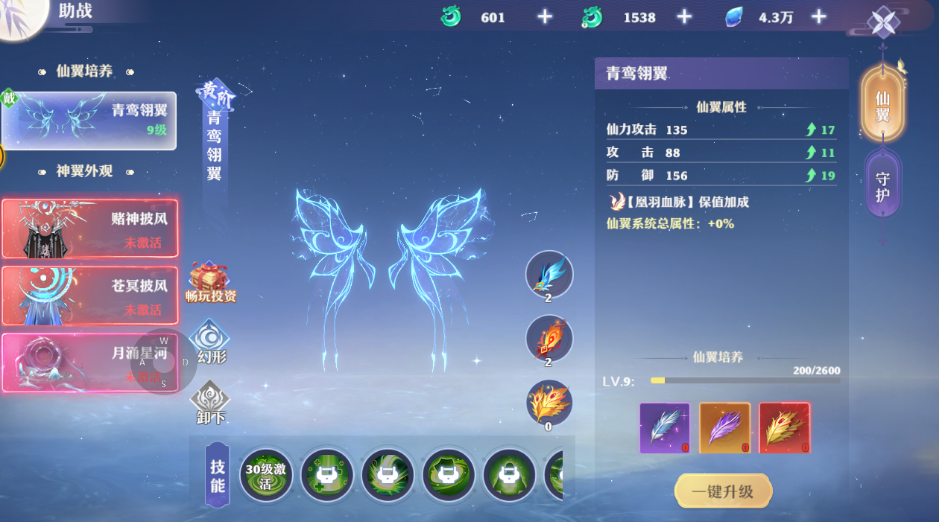
Task: Switch to the 仙翼 tab
Action: (883, 105)
